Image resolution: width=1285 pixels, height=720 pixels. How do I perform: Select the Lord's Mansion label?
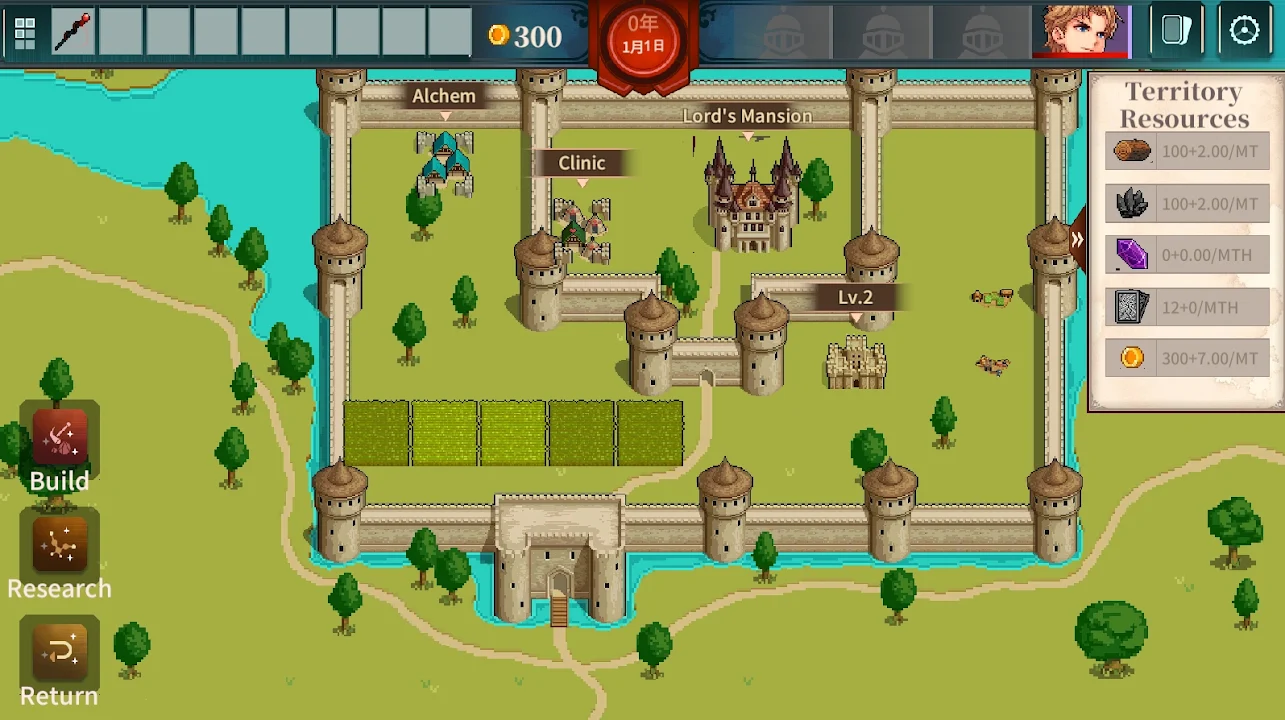point(747,116)
